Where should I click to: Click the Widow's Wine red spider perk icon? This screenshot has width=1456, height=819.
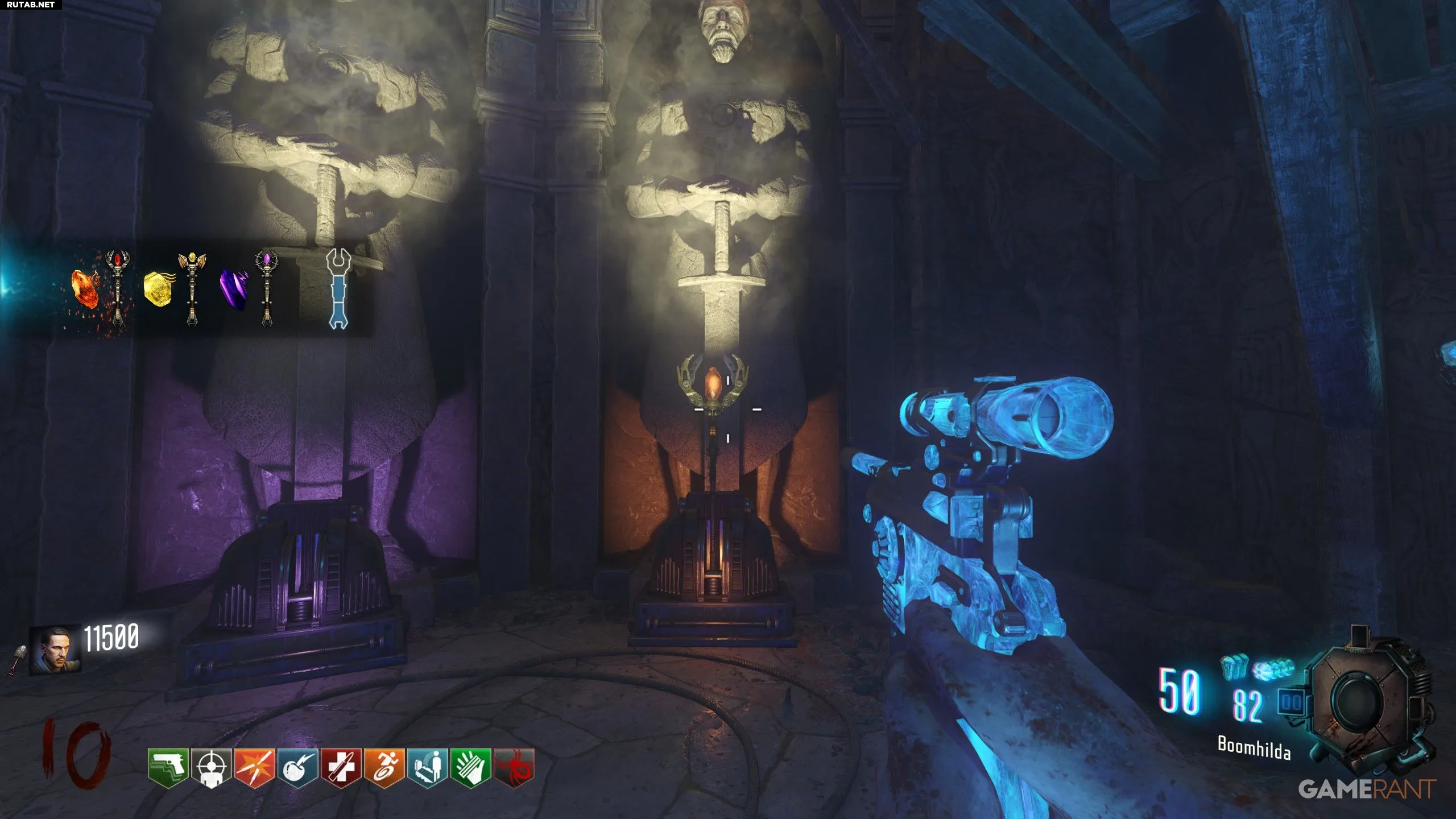[x=514, y=768]
